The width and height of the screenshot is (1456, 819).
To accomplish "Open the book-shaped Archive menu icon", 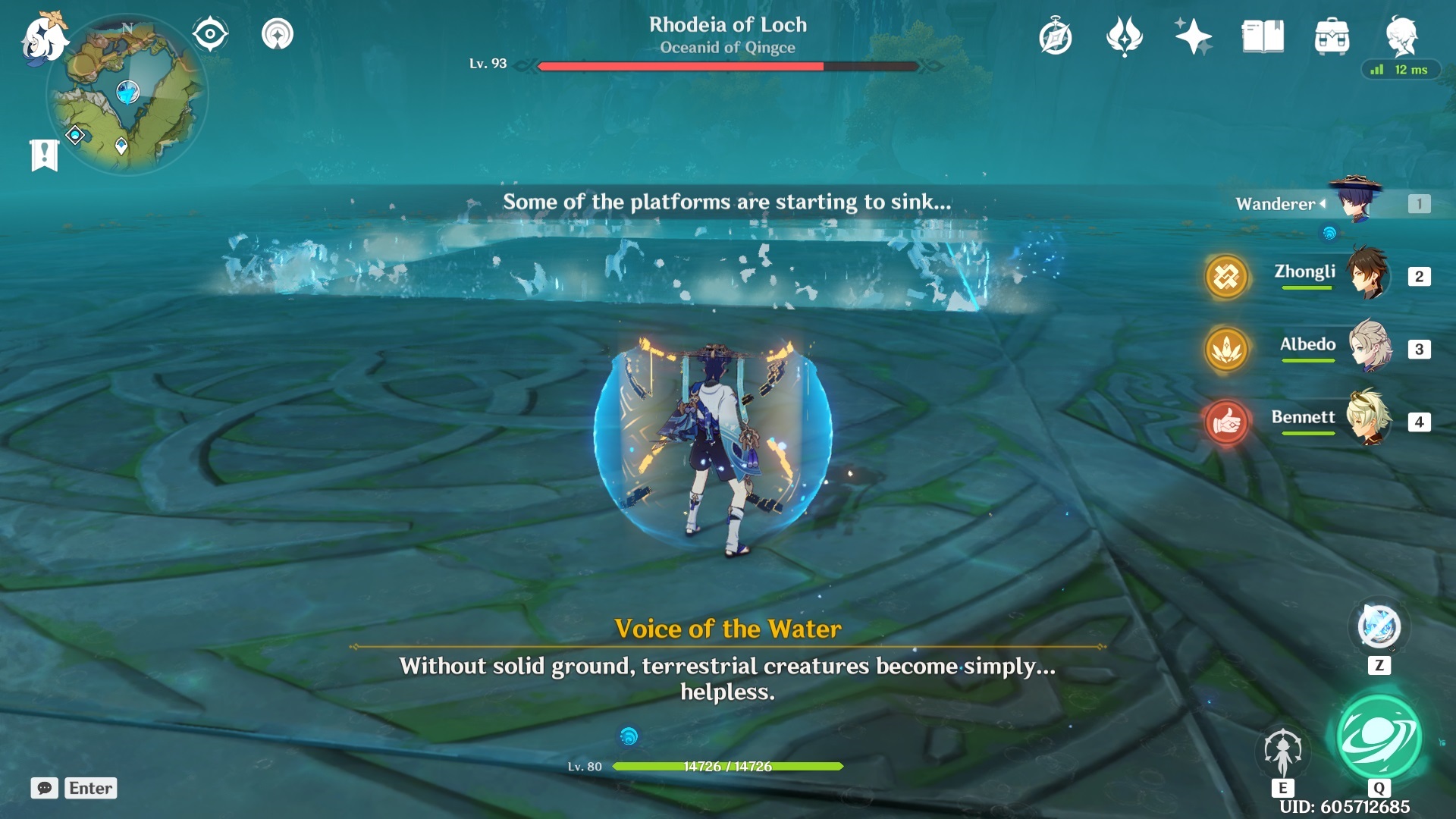I will pos(1263,35).
